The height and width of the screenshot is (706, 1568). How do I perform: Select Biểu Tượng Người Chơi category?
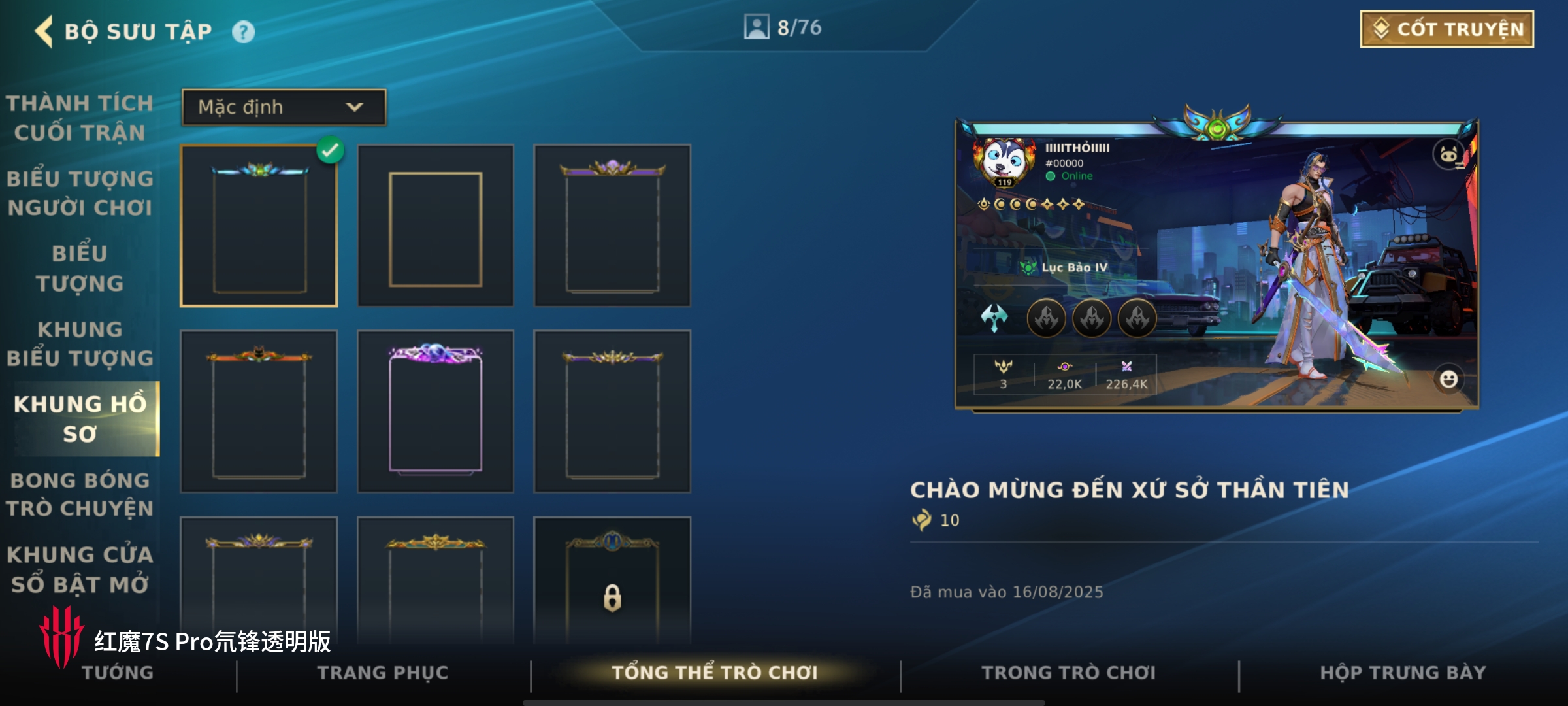point(80,193)
